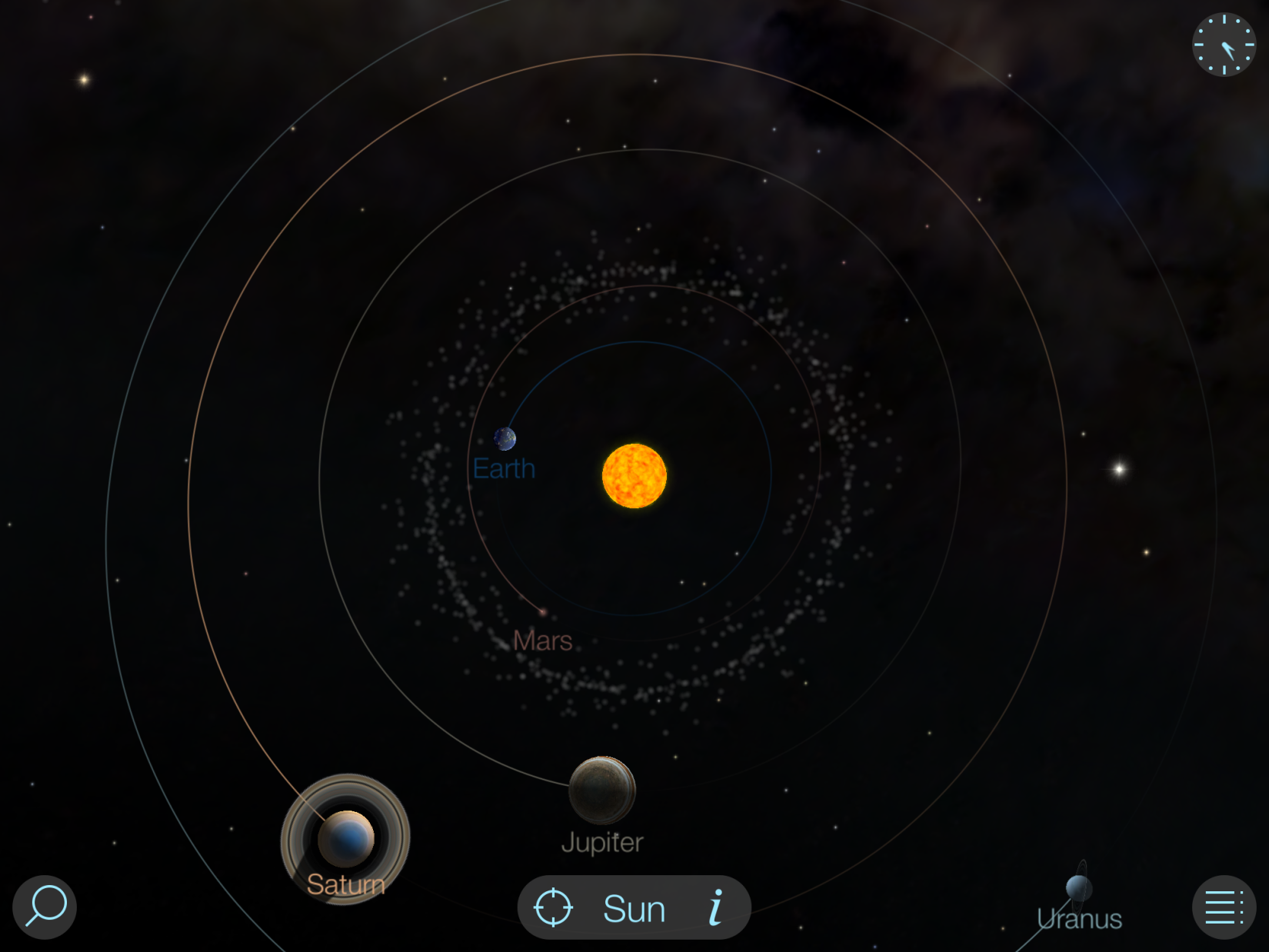Select the Earth label
The image size is (1269, 952).
point(504,468)
